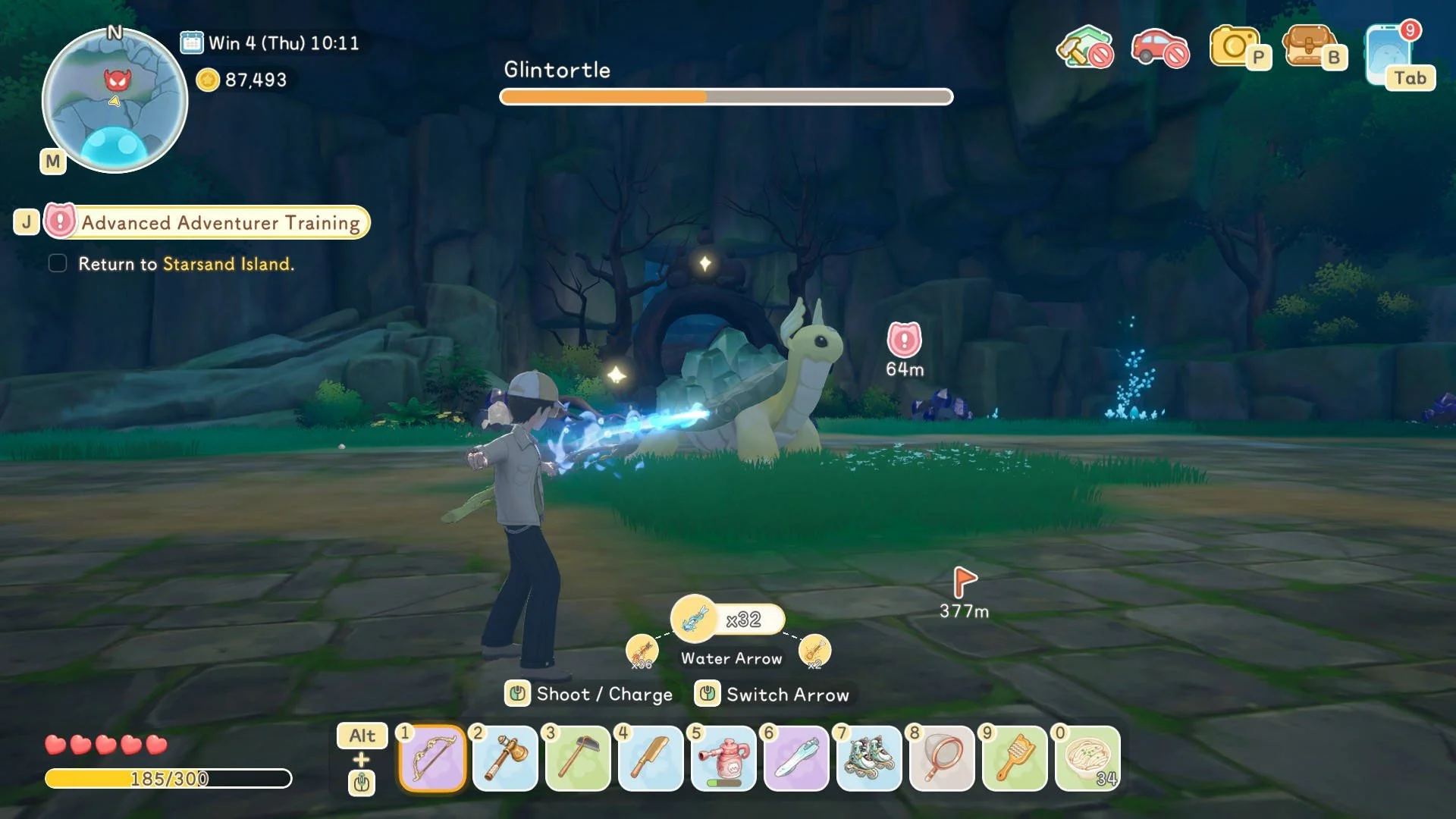Image resolution: width=1456 pixels, height=819 pixels.
Task: Choose the cleaver knife hotbar slot
Action: [651, 758]
